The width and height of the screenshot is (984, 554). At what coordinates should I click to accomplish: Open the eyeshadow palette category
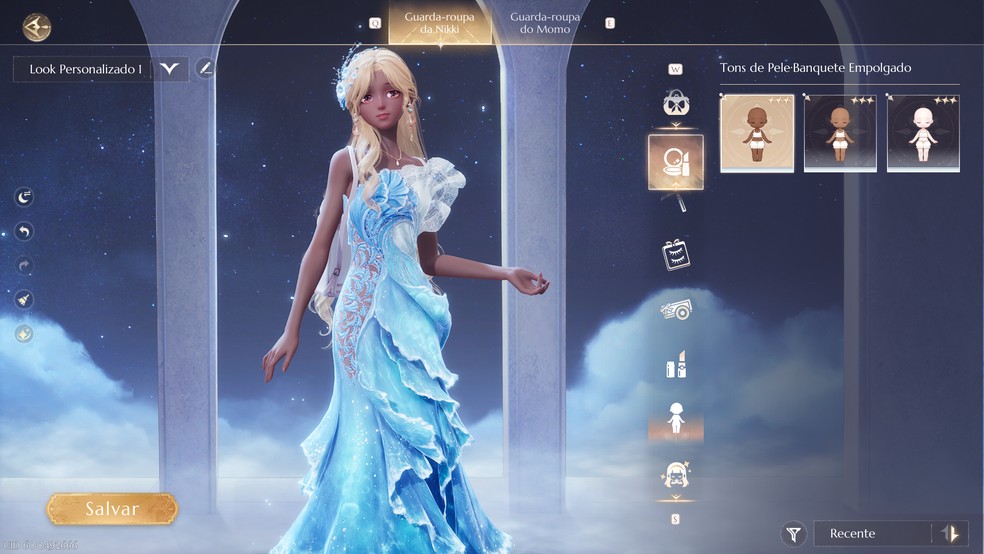pos(675,310)
